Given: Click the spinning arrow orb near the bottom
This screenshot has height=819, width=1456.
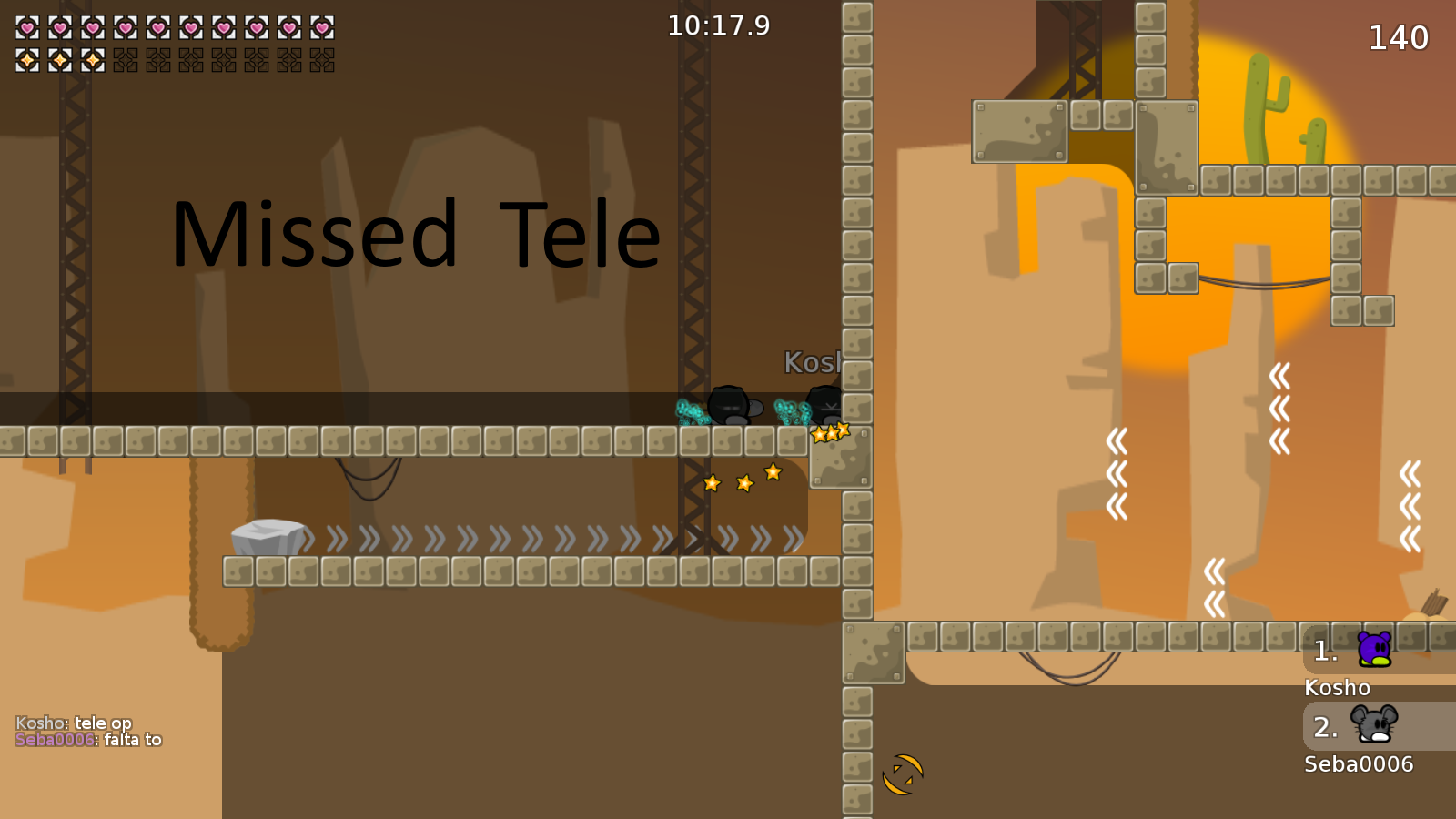Looking at the screenshot, I should (905, 774).
